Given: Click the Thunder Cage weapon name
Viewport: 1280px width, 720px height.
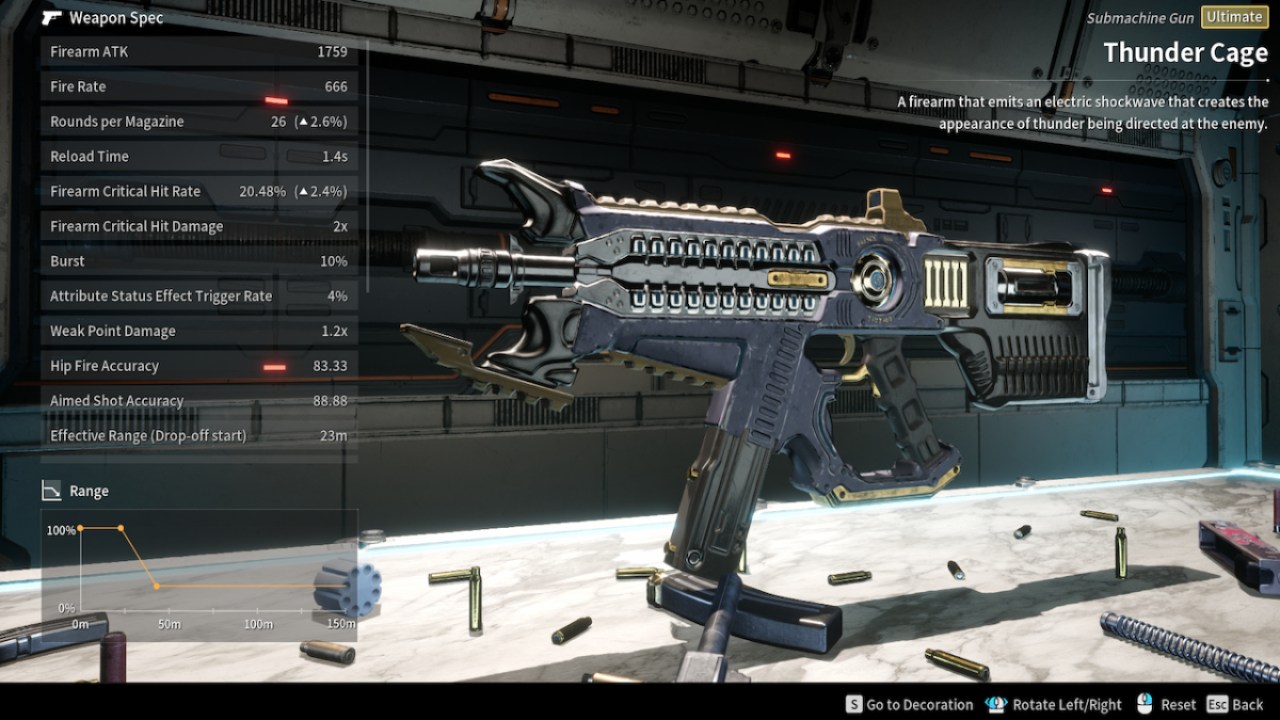Looking at the screenshot, I should point(1185,52).
